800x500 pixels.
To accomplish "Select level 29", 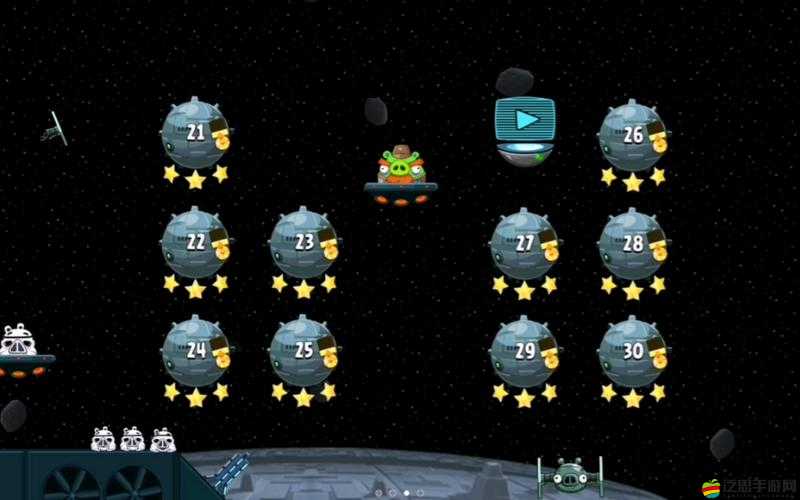I will (x=524, y=352).
